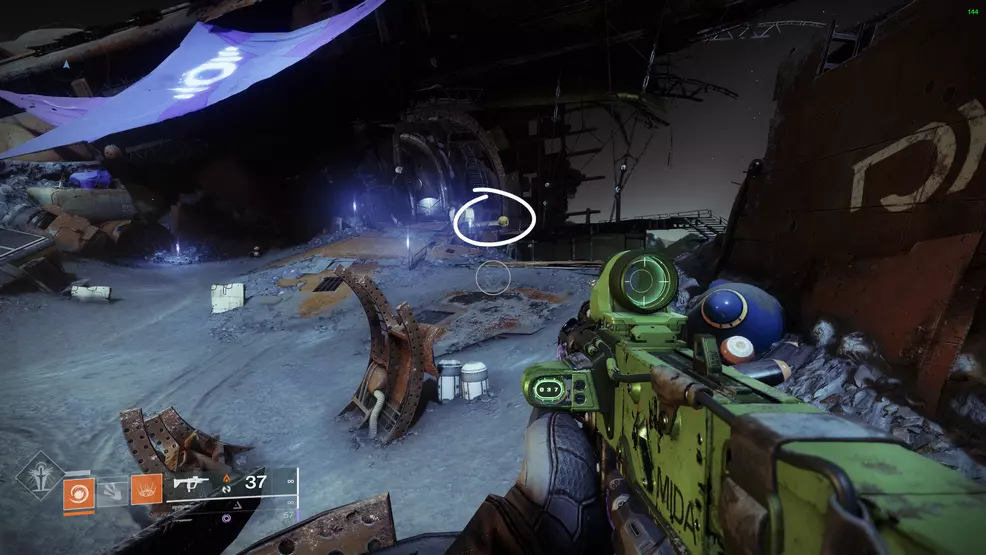Trigger the orange class ability icon
Image resolution: width=986 pixels, height=555 pixels.
[x=146, y=490]
